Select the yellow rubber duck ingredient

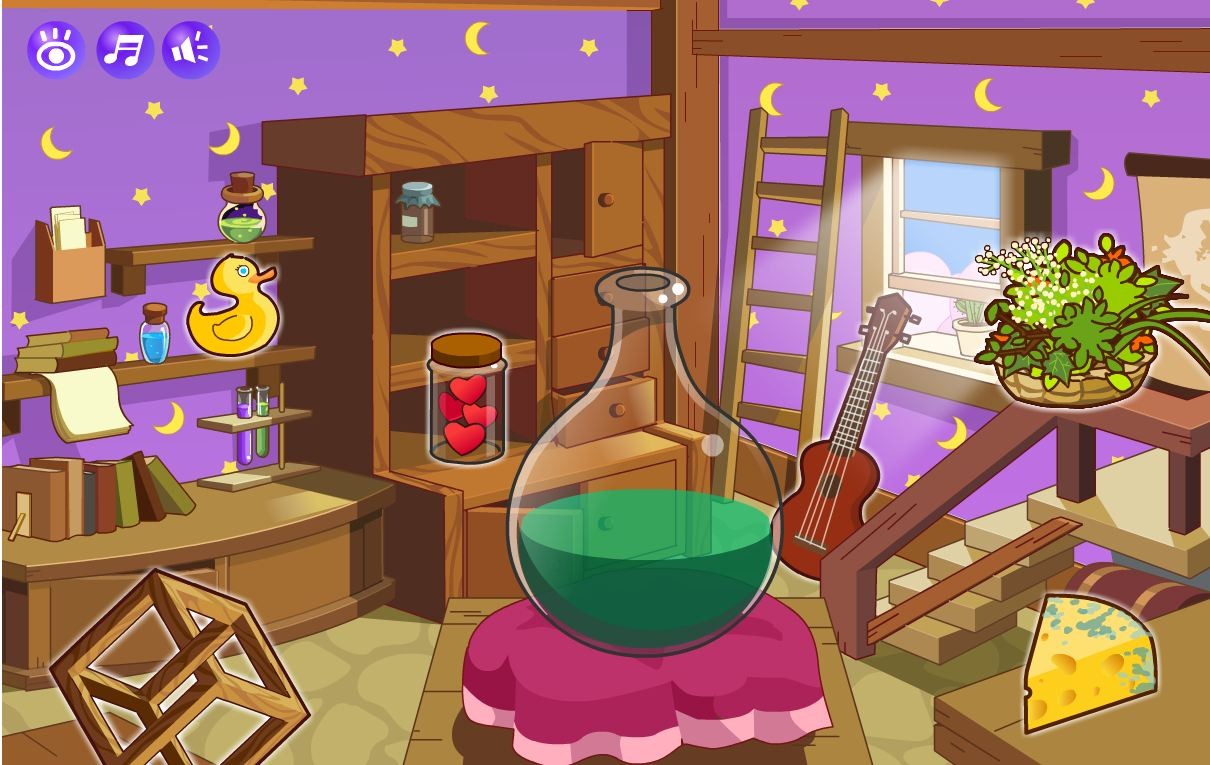point(232,309)
